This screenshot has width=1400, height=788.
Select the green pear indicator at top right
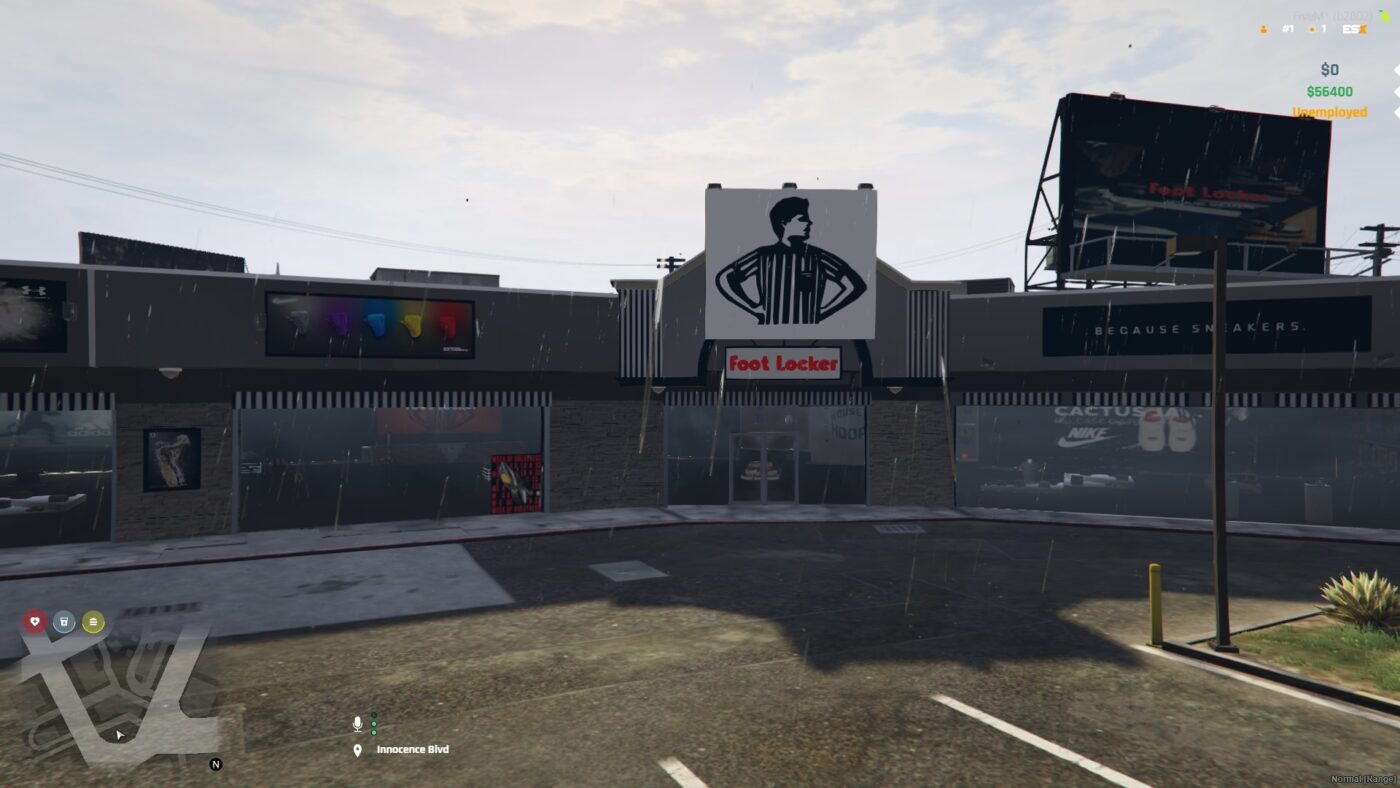click(x=1385, y=16)
